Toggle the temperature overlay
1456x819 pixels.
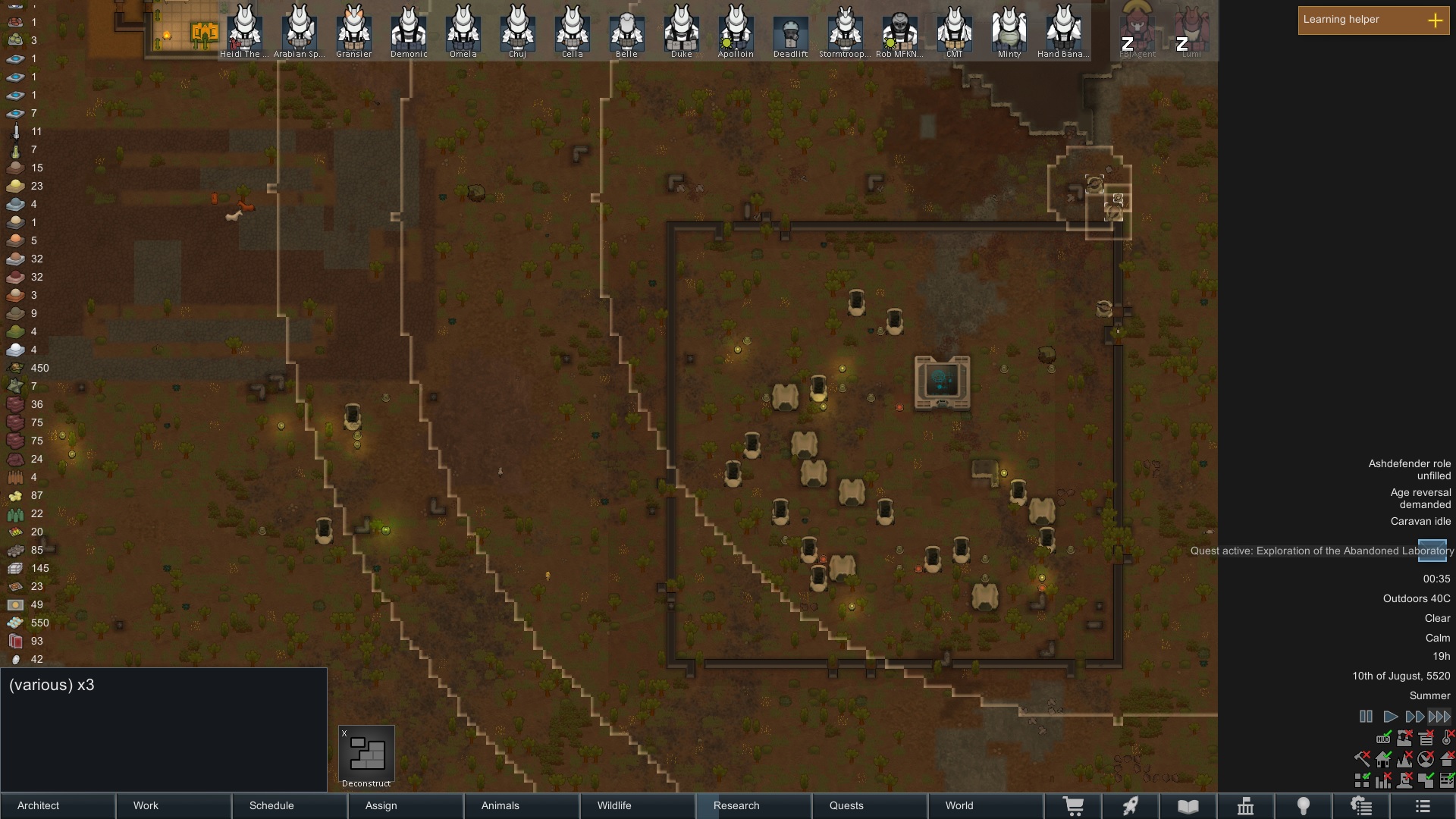pyautogui.click(x=1447, y=738)
